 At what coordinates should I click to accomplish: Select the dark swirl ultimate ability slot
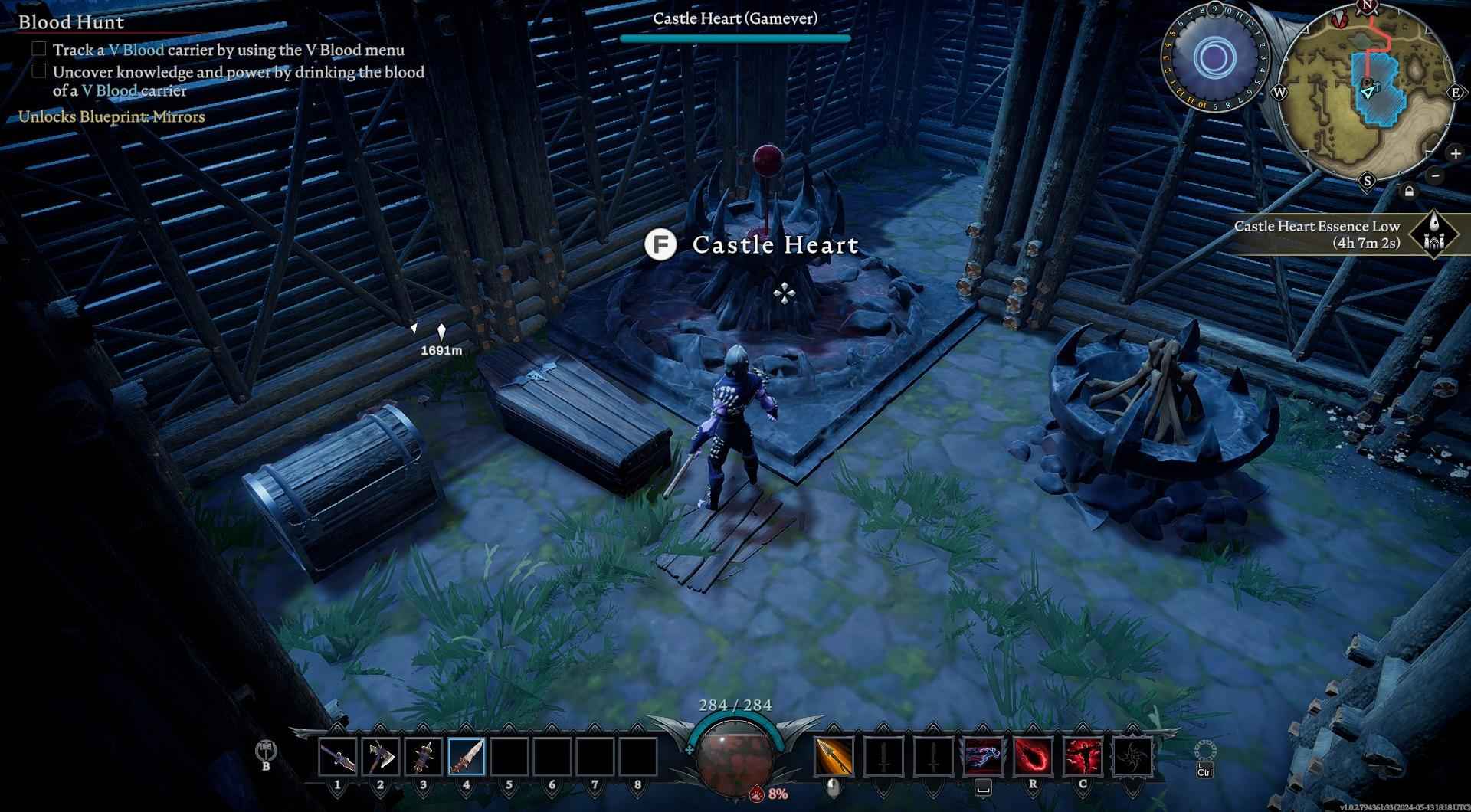1132,756
